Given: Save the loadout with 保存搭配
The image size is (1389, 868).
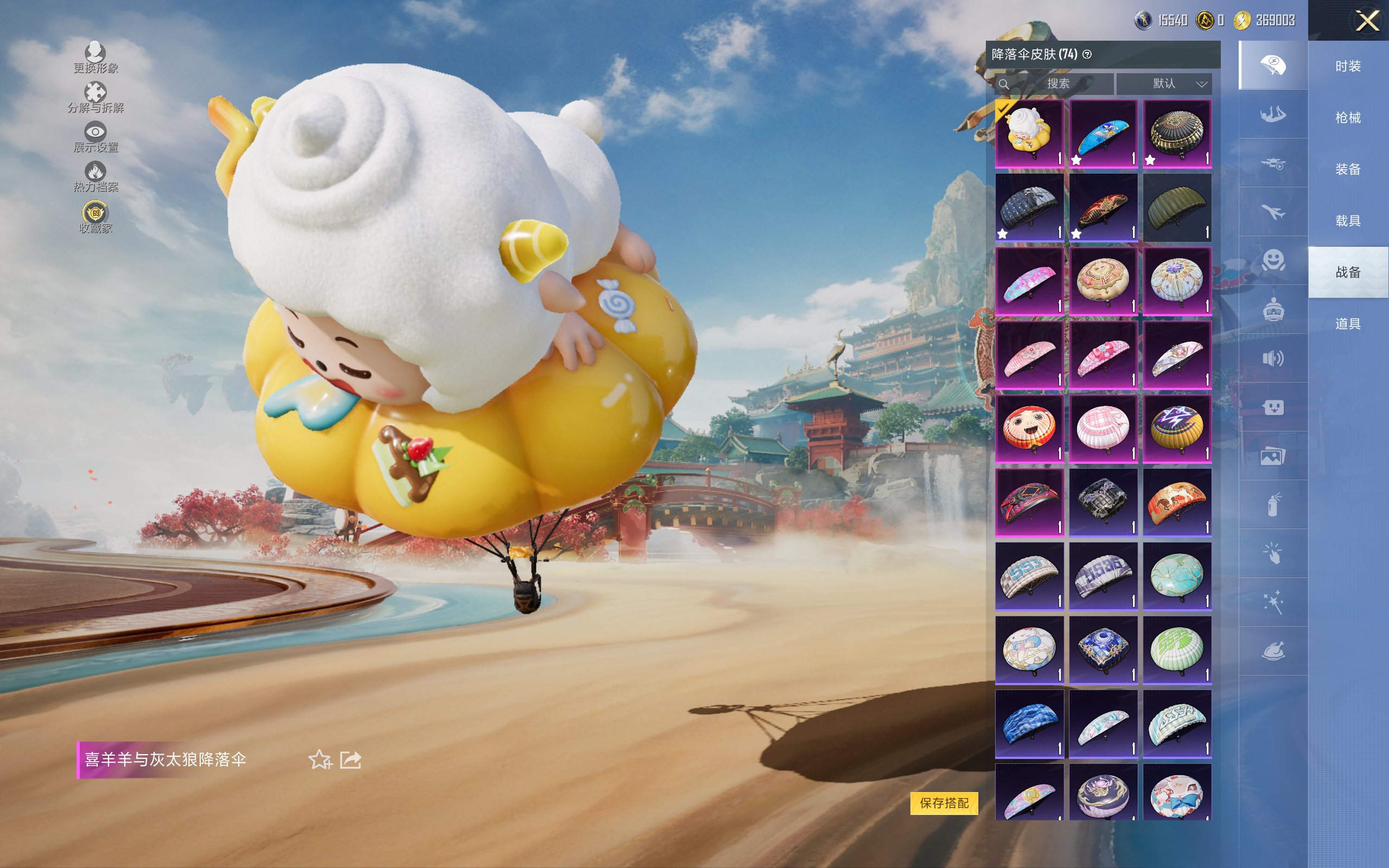Looking at the screenshot, I should [x=944, y=802].
